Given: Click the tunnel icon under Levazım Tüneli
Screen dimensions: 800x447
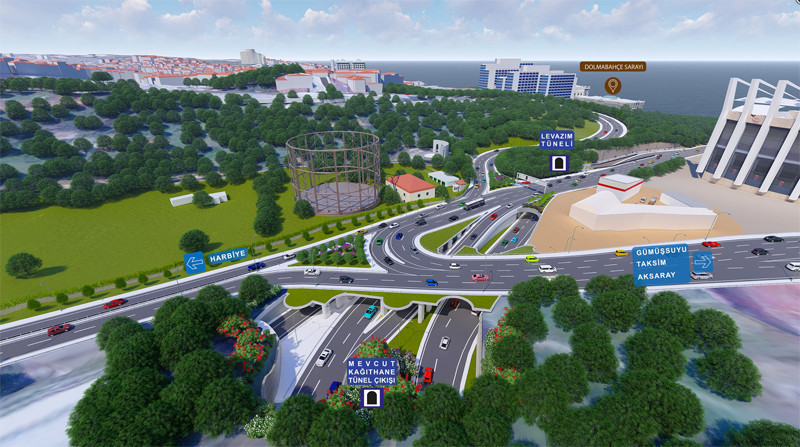Looking at the screenshot, I should [557, 163].
